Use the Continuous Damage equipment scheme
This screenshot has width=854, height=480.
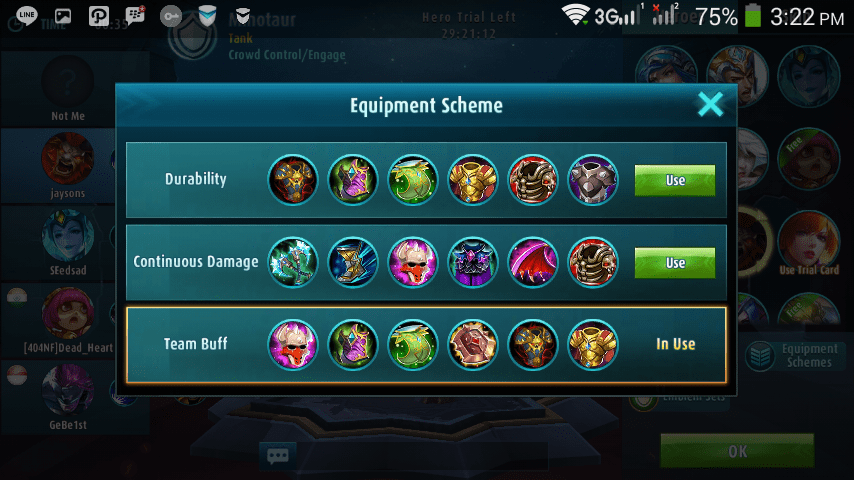pyautogui.click(x=675, y=262)
